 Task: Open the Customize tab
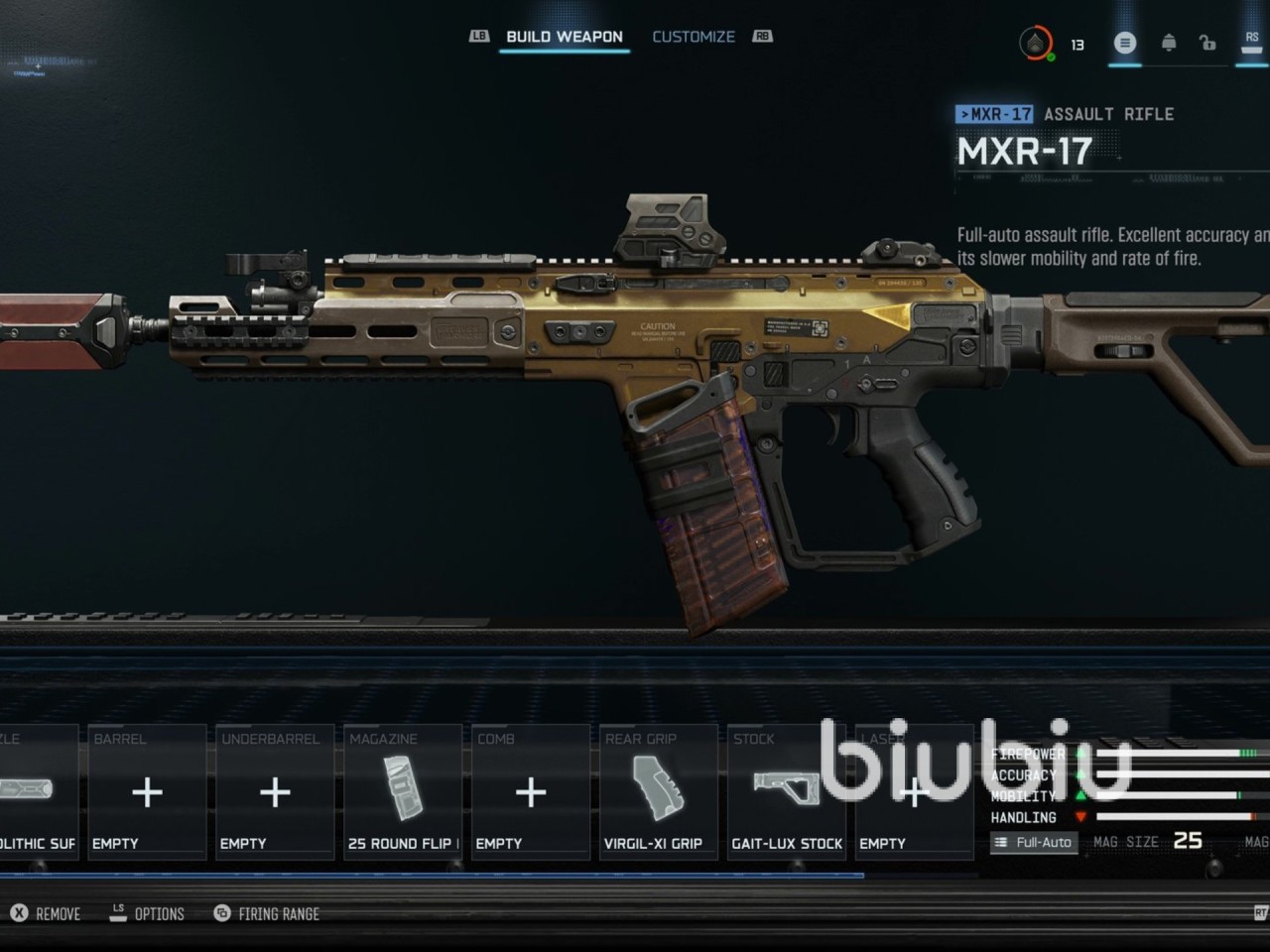[x=694, y=37]
